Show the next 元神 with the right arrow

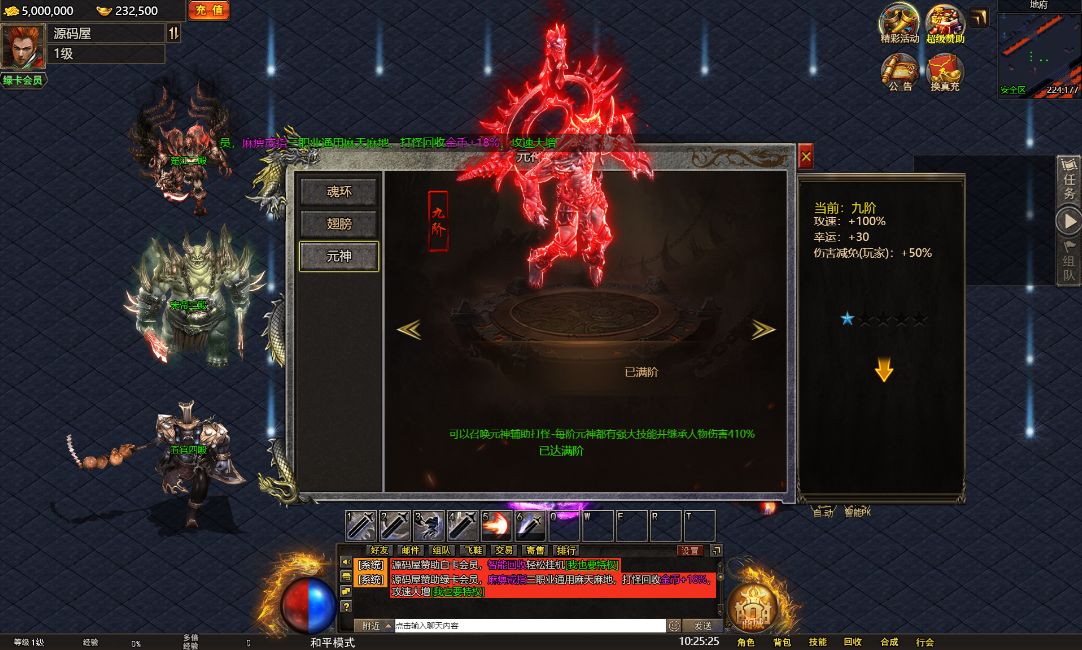click(x=763, y=329)
